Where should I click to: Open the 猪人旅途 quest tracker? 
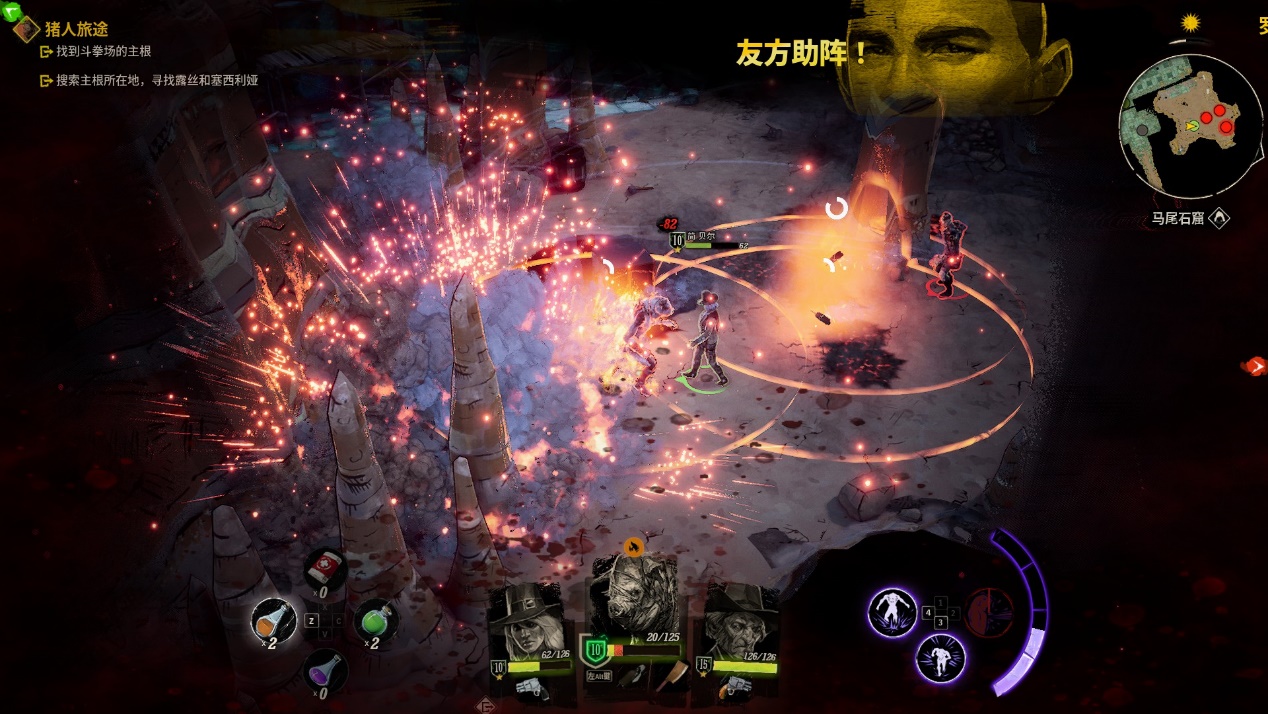pos(76,29)
